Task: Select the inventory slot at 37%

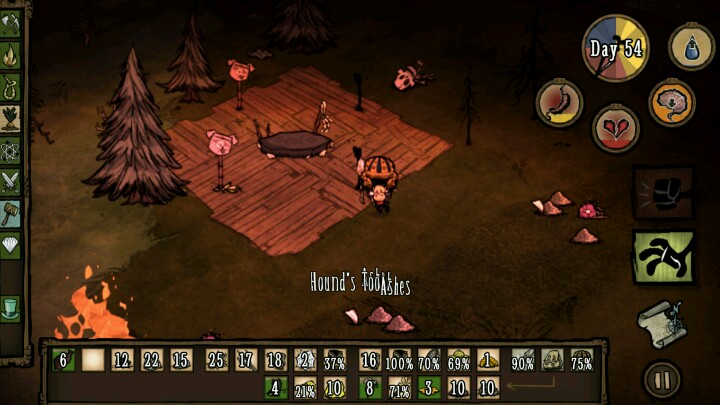Action: [x=335, y=360]
